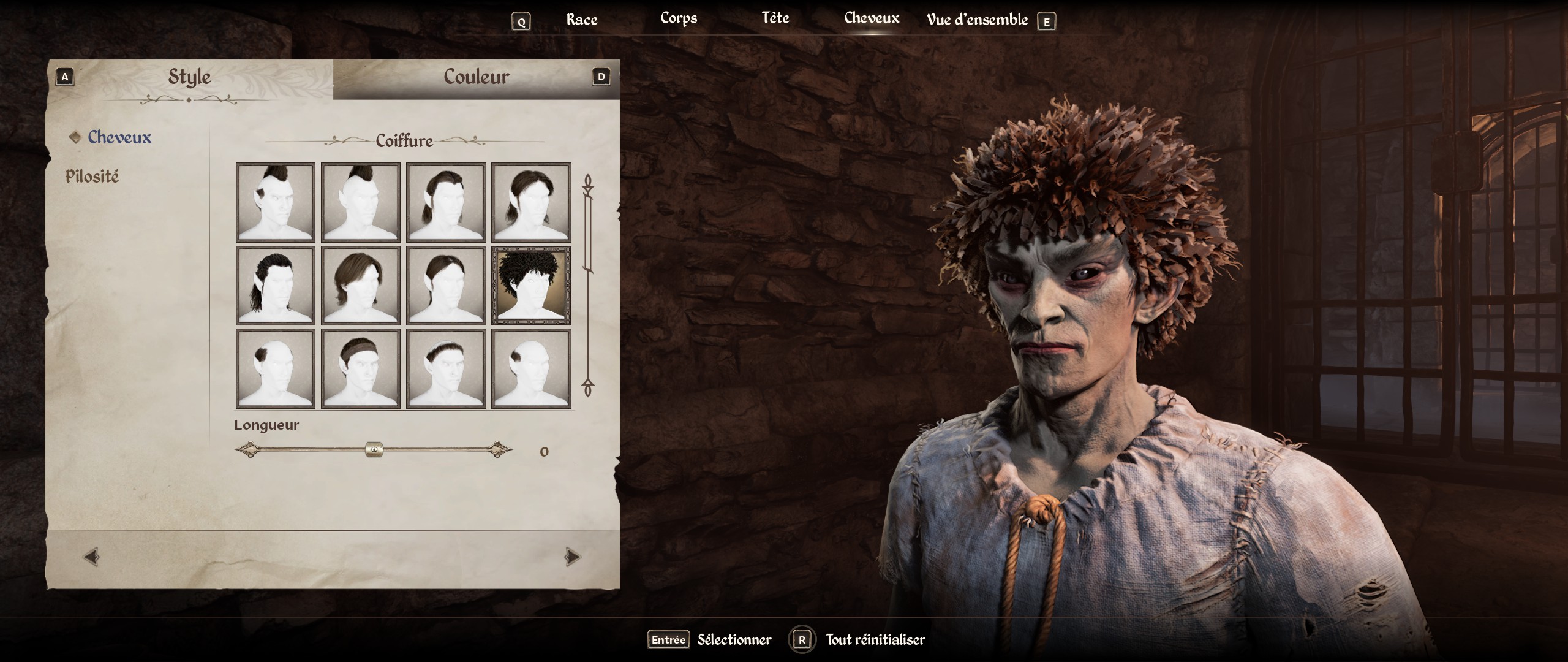Go to the Tête tab
Screen dimensions: 1568x662
(x=775, y=18)
